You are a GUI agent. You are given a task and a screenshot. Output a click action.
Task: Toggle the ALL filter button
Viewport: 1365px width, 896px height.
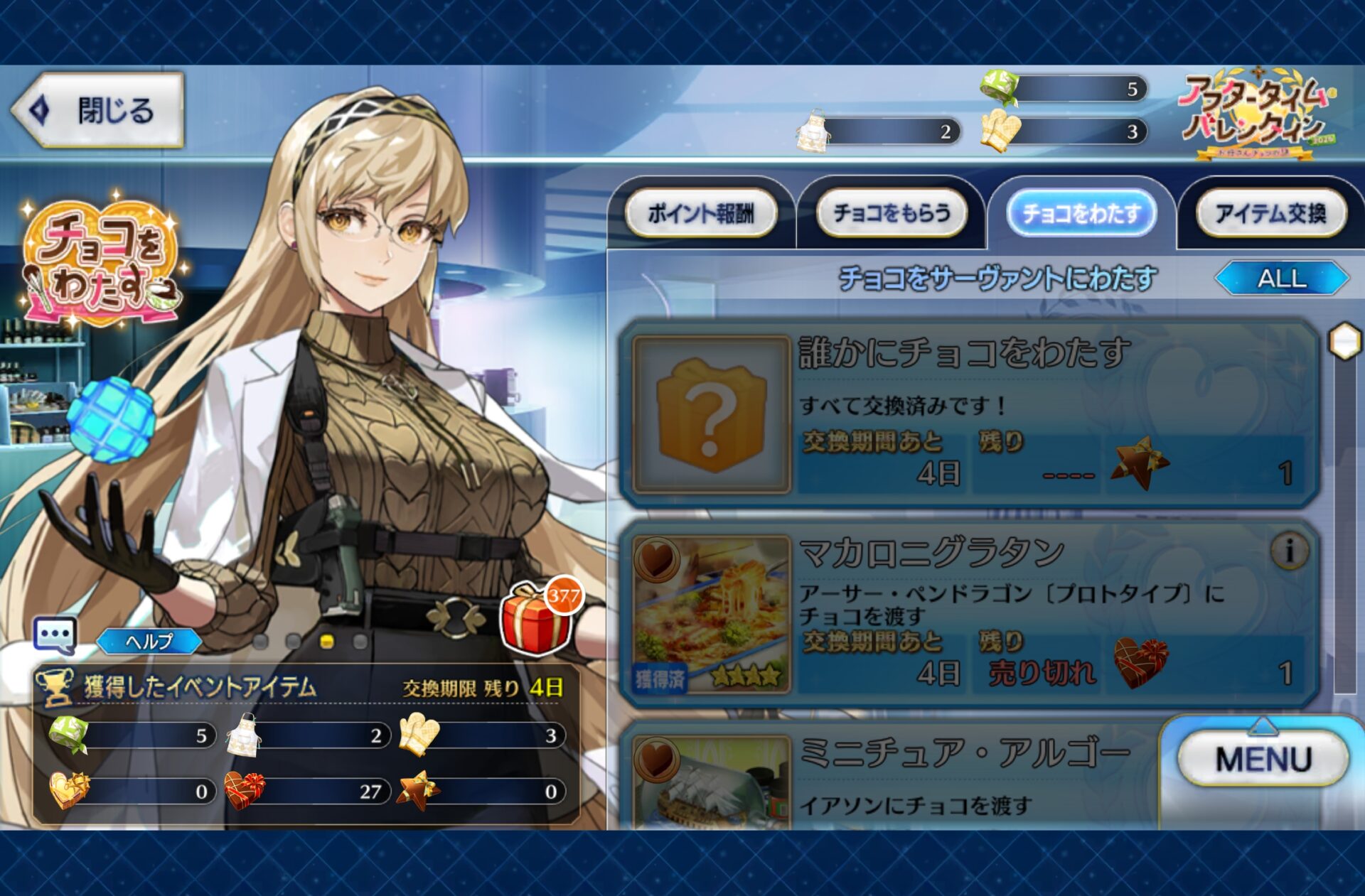(x=1282, y=278)
